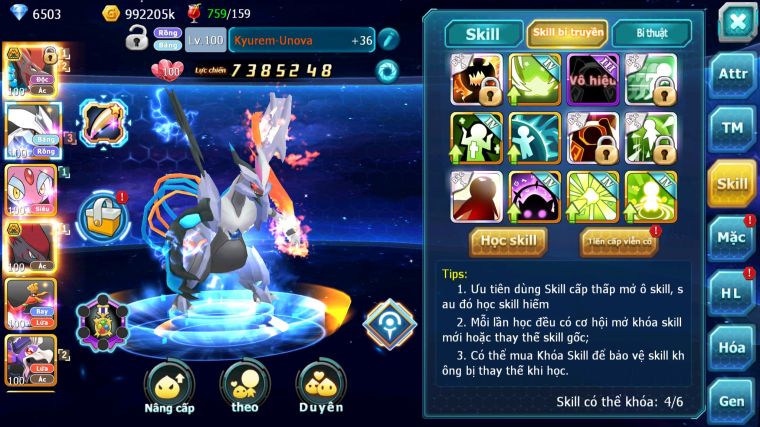760x427 pixels.
Task: Switch to the HL side tab
Action: 732,293
